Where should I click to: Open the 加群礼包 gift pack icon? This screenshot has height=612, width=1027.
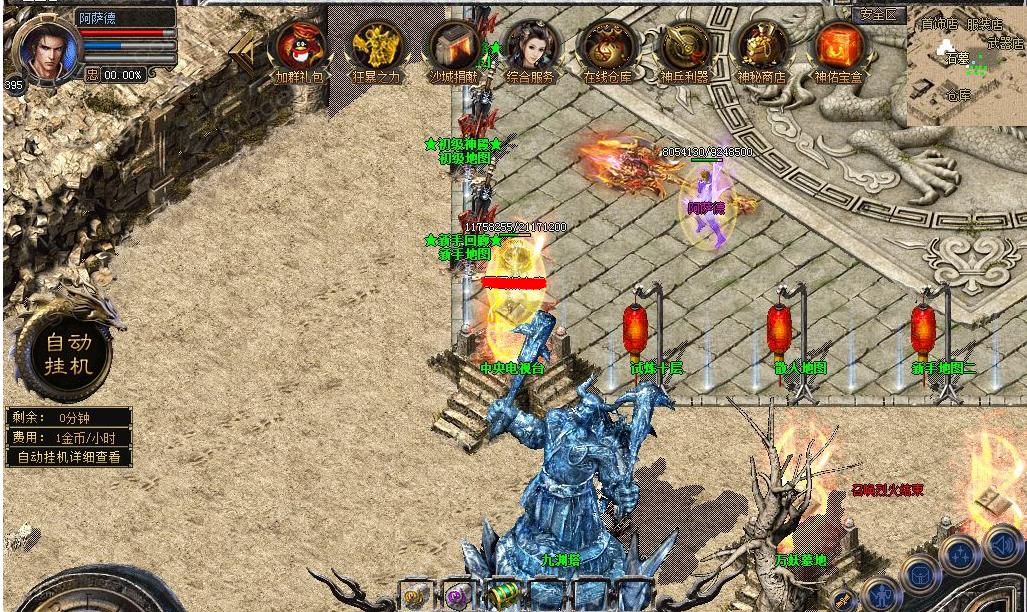coord(300,48)
